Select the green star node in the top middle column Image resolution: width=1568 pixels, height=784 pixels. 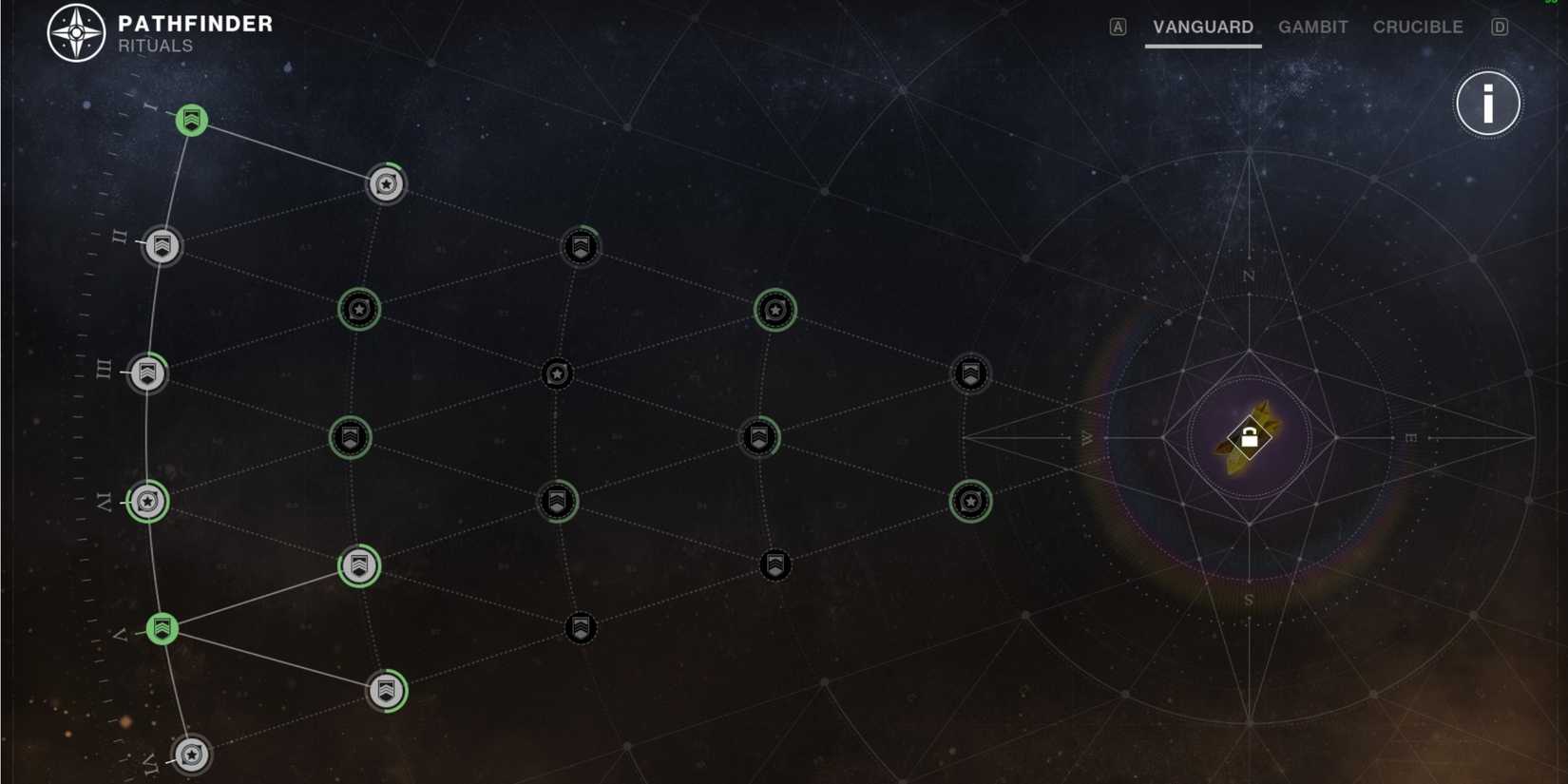pyautogui.click(x=776, y=308)
